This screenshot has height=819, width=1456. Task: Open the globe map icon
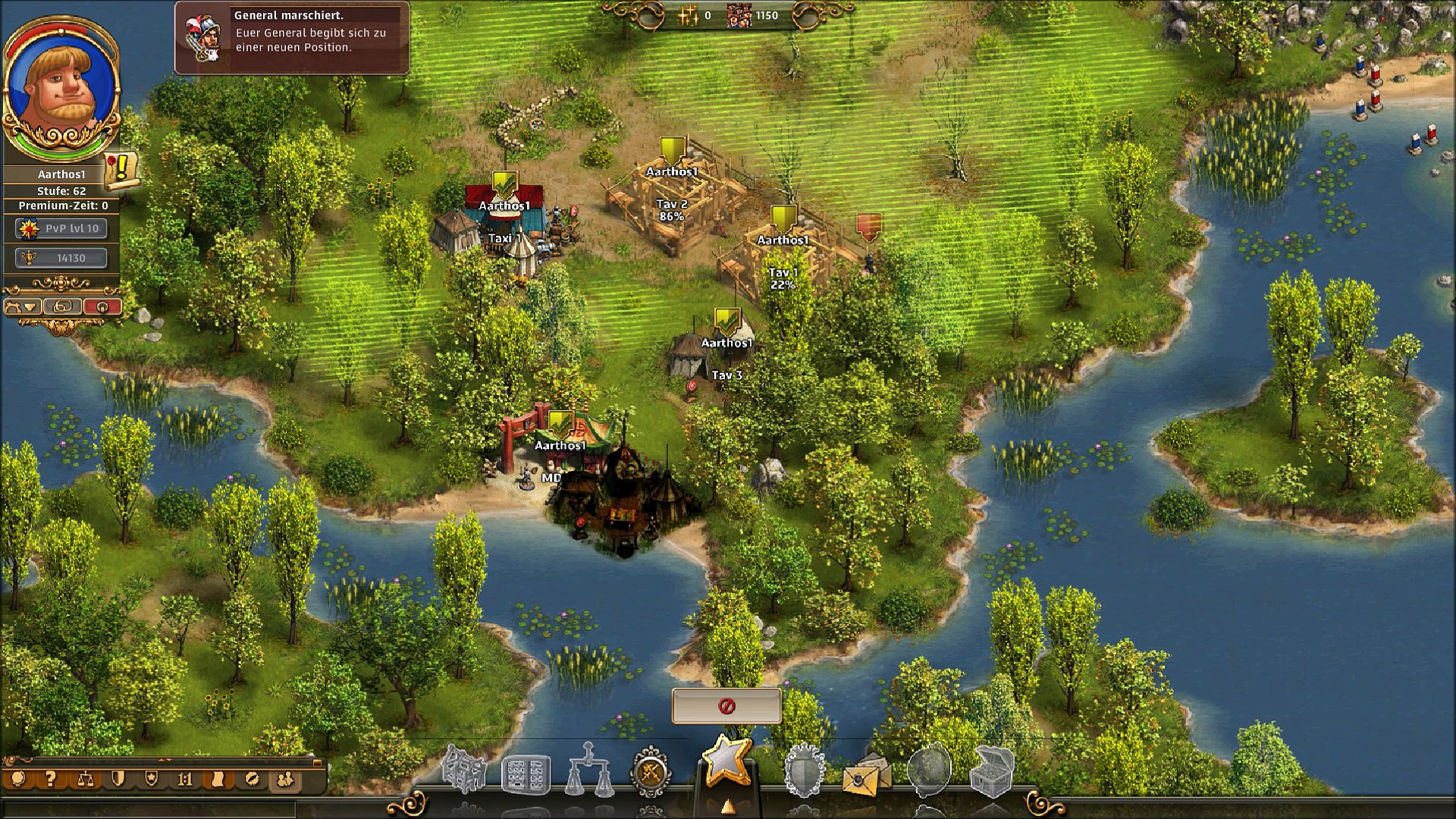pos(928,771)
